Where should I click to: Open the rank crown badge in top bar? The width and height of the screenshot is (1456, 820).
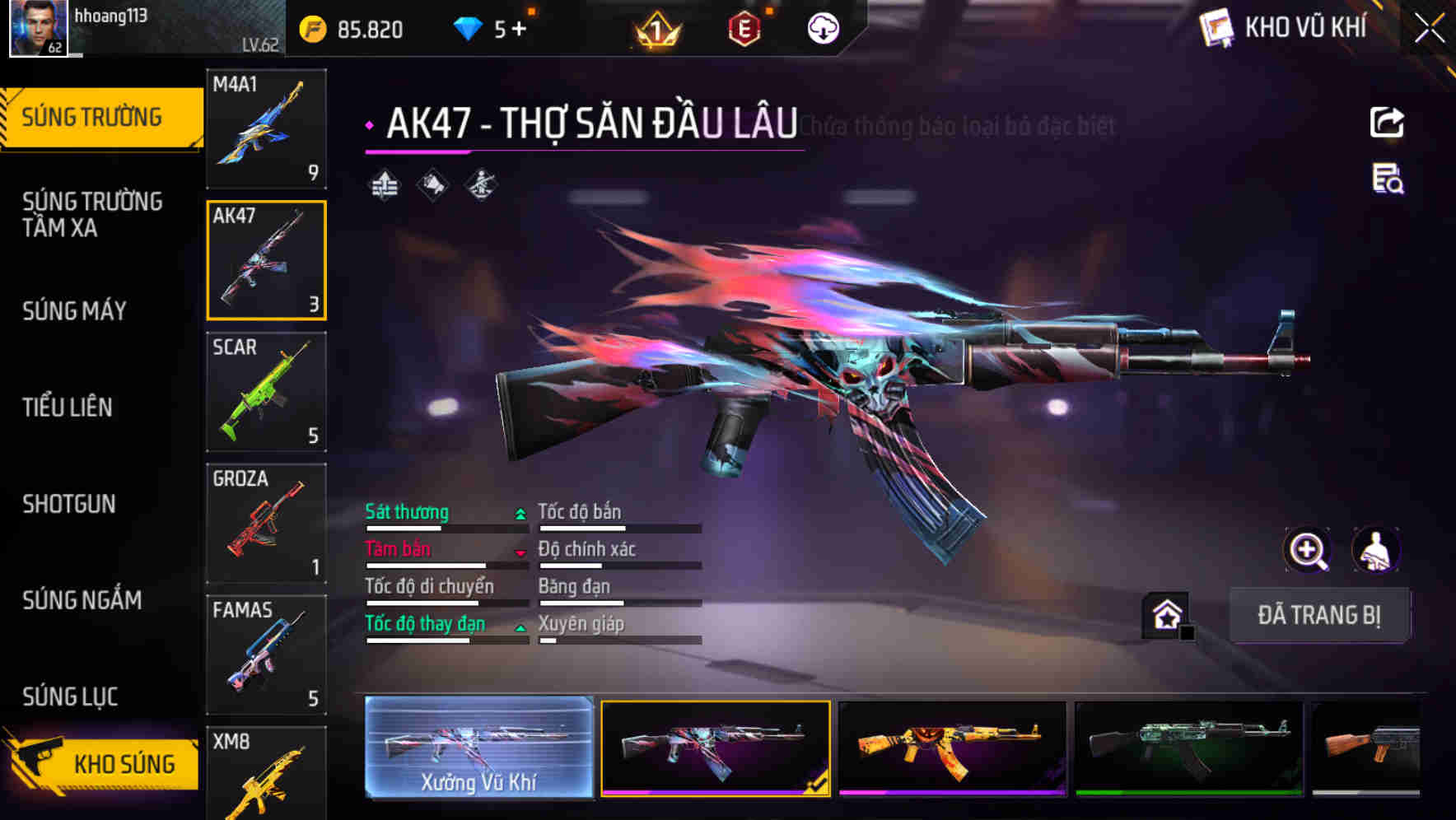(655, 28)
